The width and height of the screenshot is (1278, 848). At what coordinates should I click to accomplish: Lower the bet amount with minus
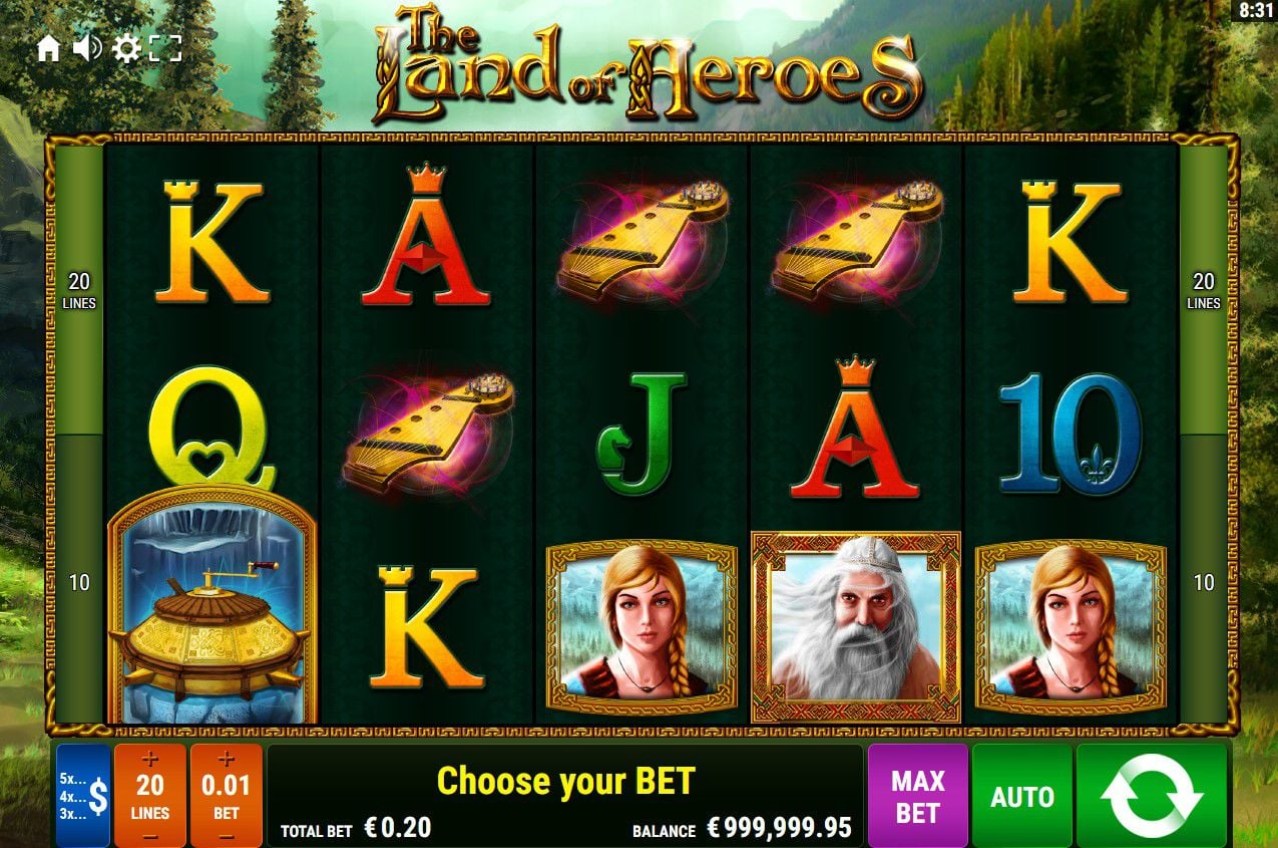226,835
